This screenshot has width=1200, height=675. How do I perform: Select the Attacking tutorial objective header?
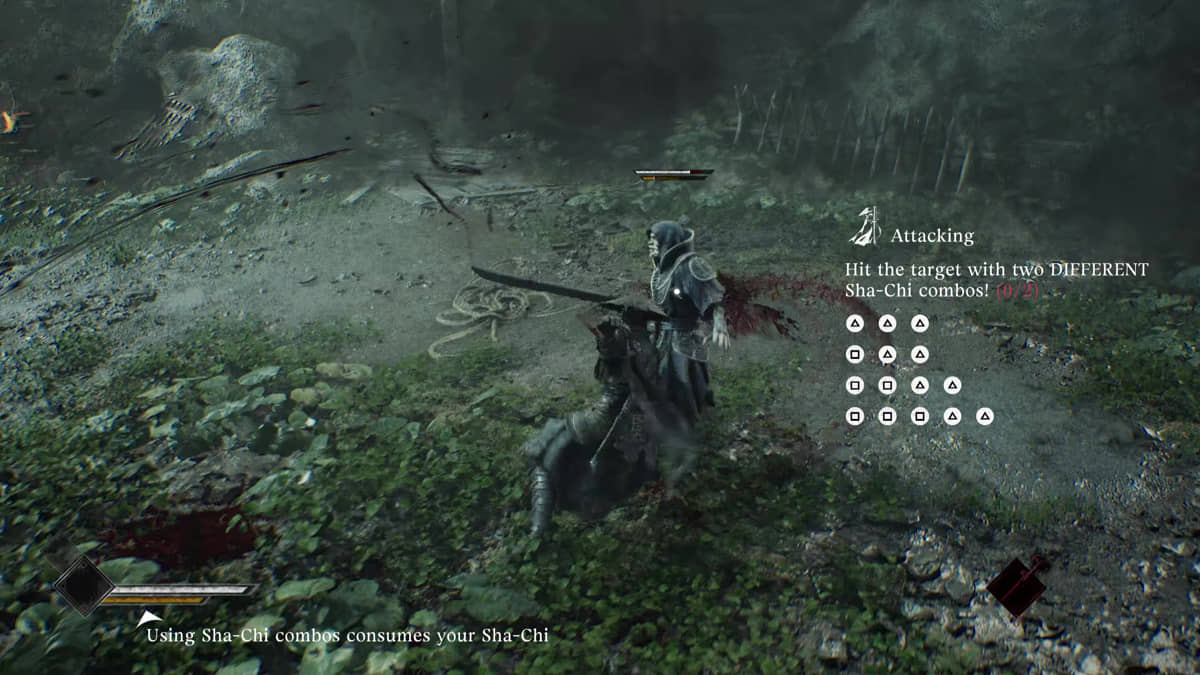[931, 236]
